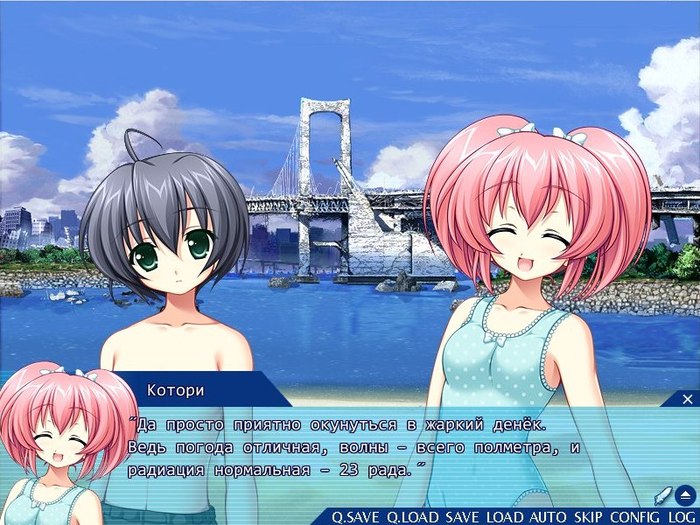Quick load with Q.LOAD

(x=413, y=516)
